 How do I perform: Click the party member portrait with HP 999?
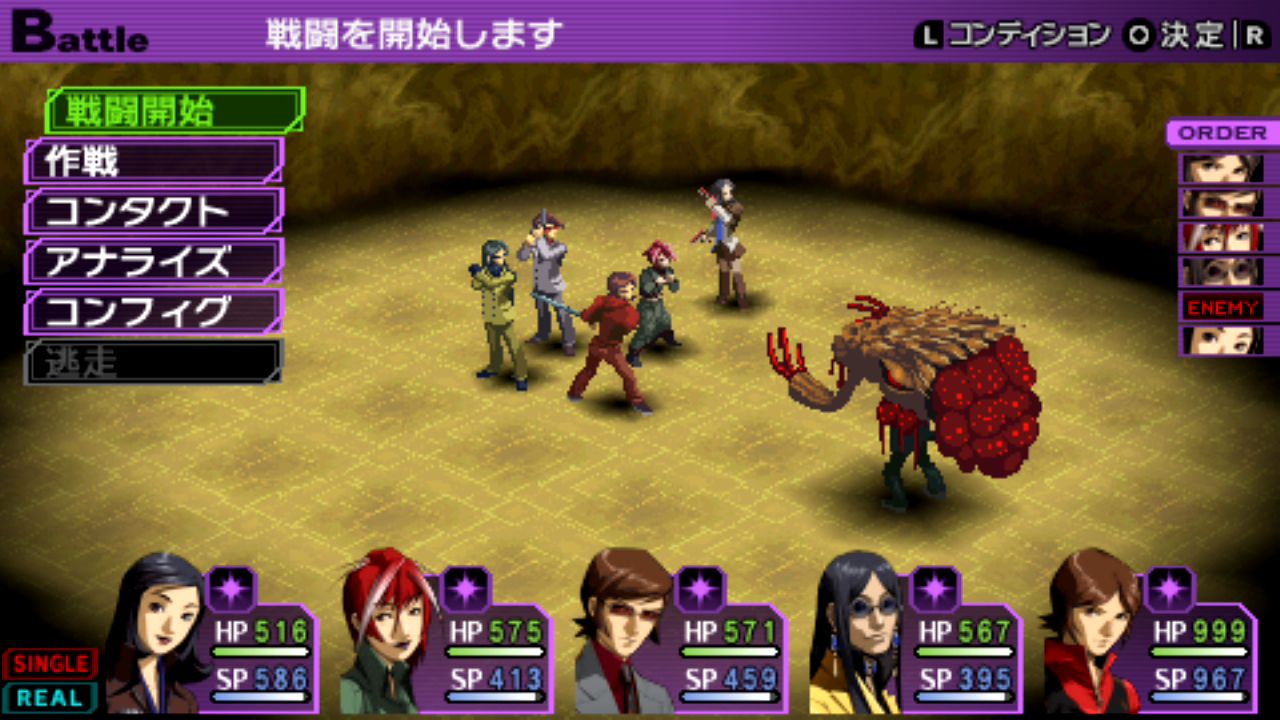tap(1090, 635)
